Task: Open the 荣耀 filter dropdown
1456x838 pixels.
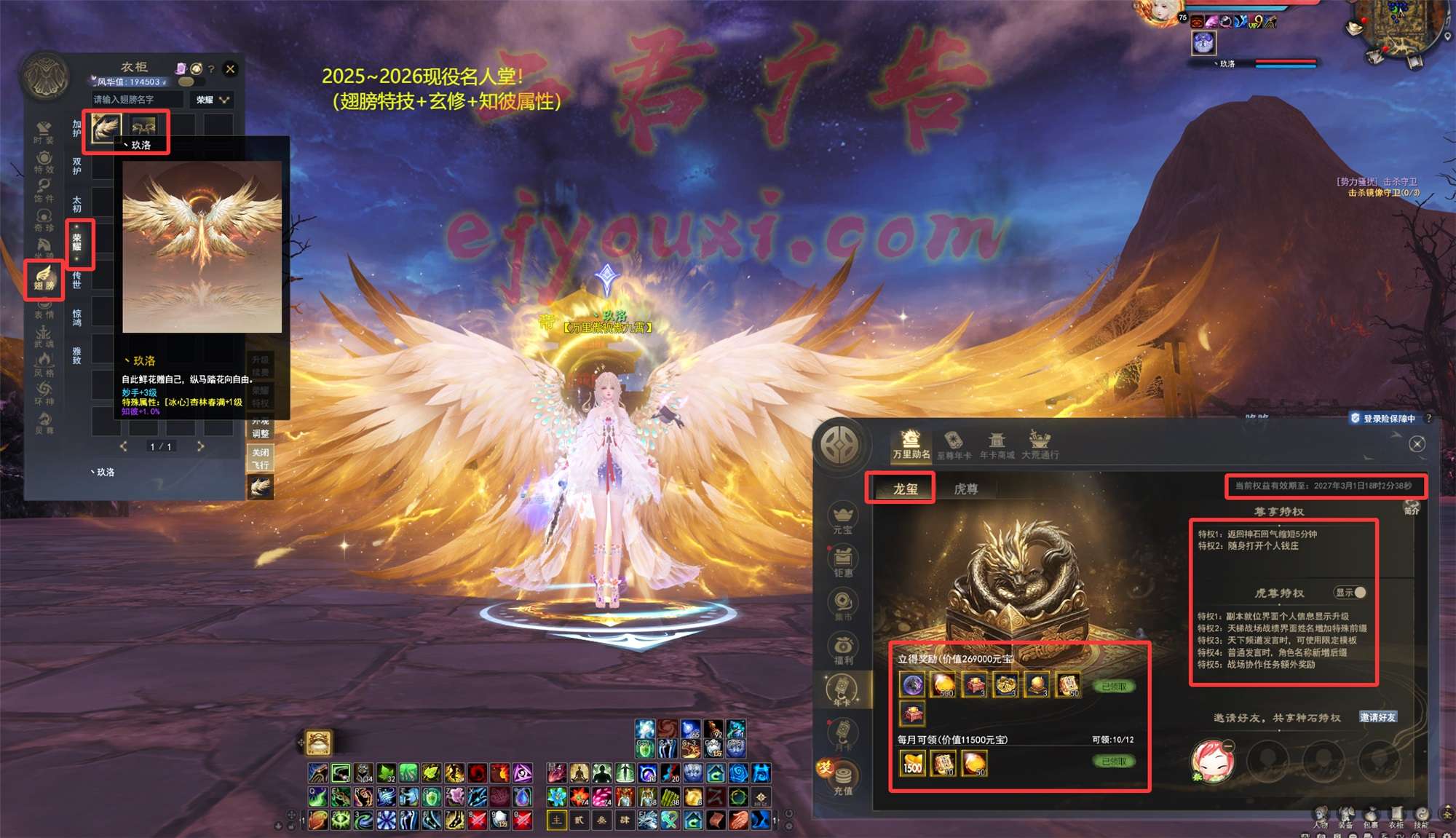Action: click(x=213, y=100)
